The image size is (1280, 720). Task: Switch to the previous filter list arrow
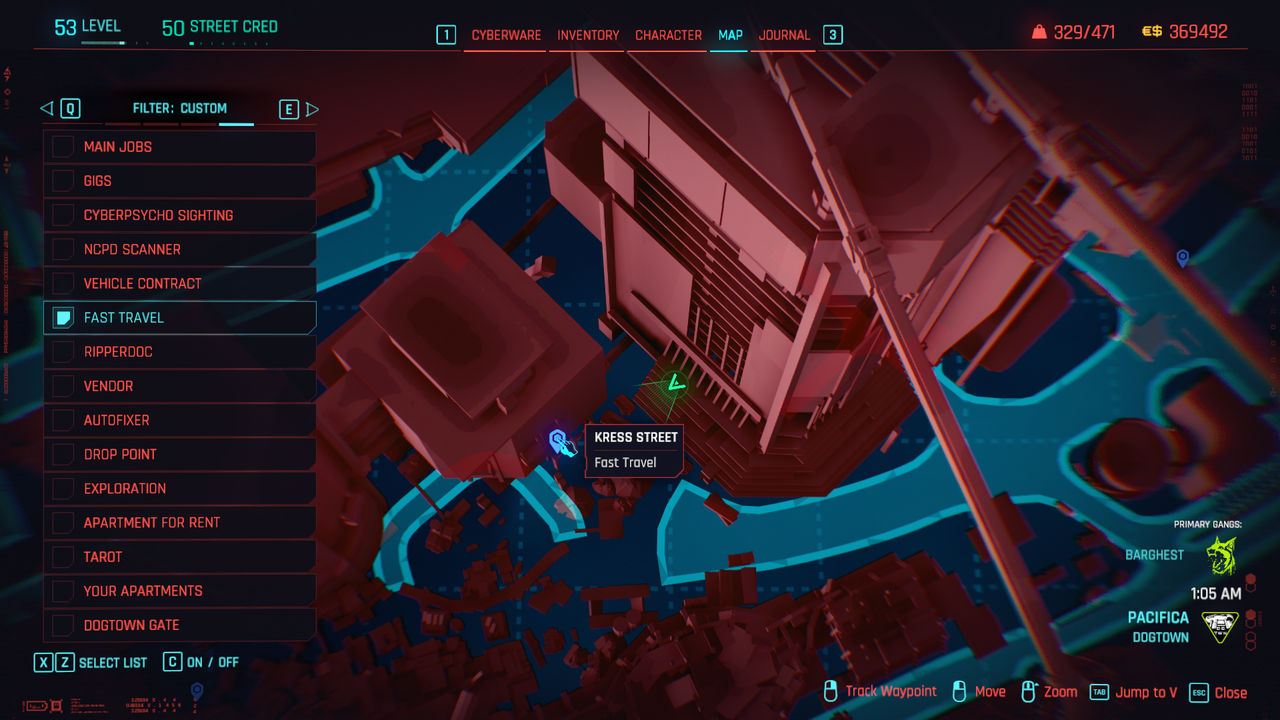(46, 109)
